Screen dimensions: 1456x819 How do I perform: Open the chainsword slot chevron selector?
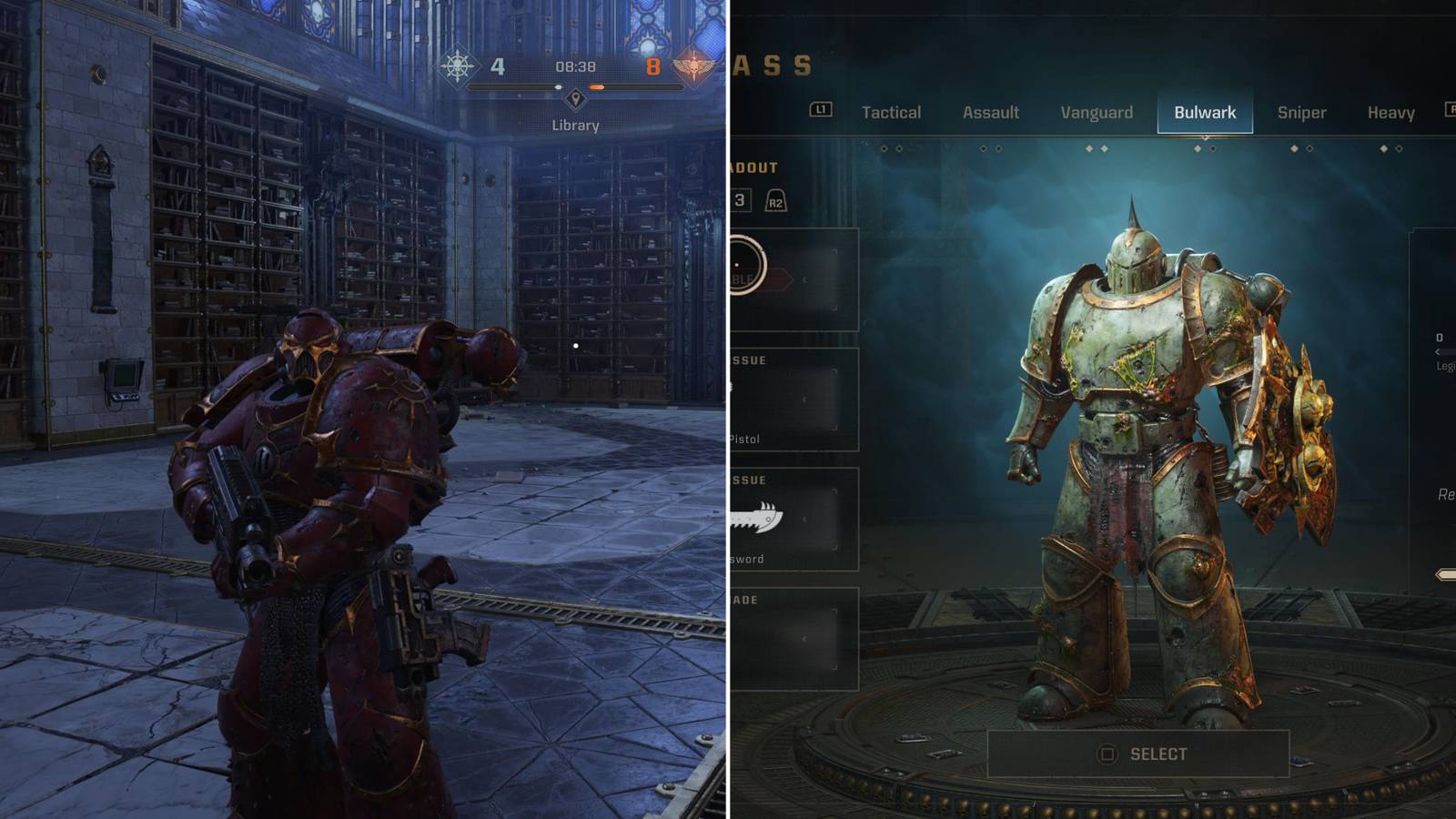click(806, 520)
